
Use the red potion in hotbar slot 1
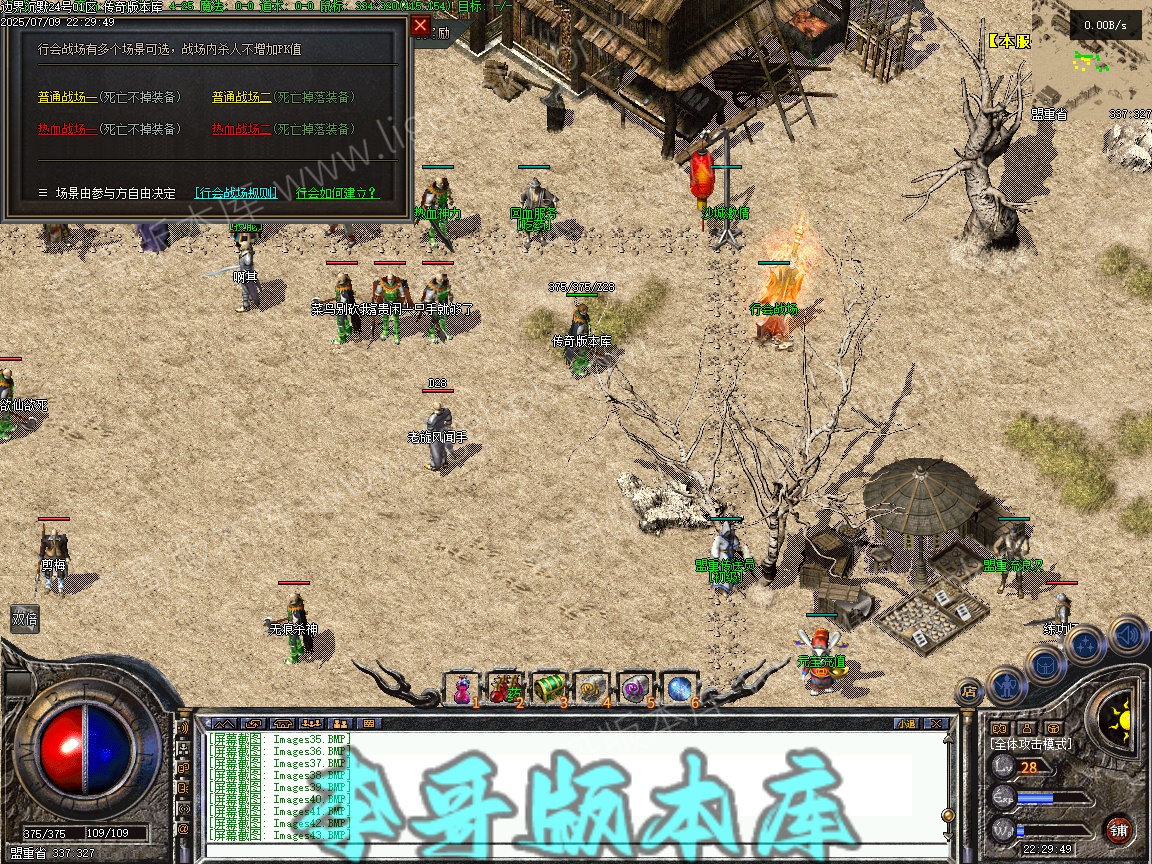[x=463, y=687]
